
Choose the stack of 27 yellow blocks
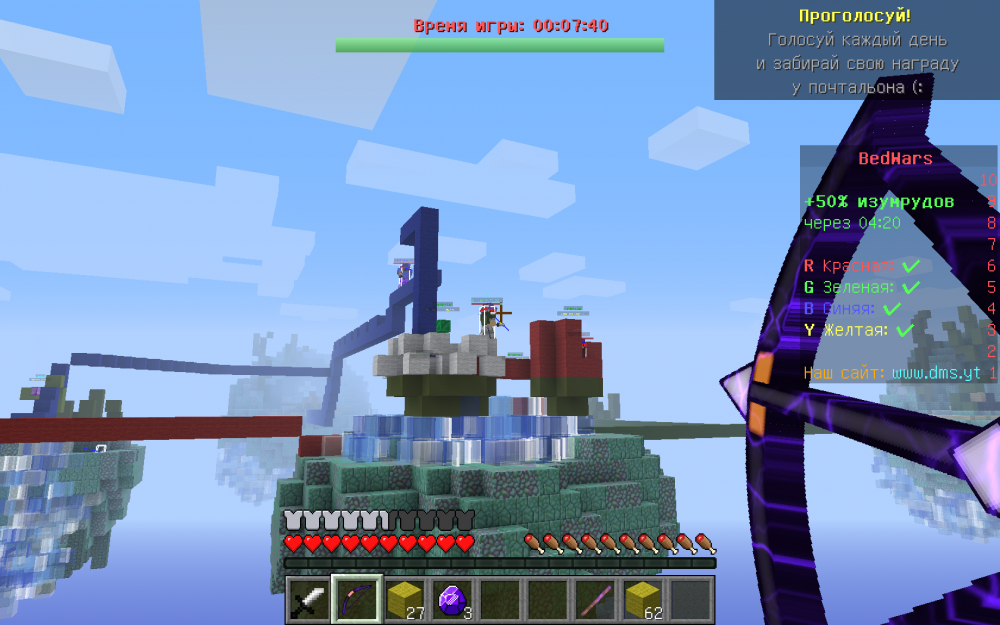pyautogui.click(x=405, y=600)
